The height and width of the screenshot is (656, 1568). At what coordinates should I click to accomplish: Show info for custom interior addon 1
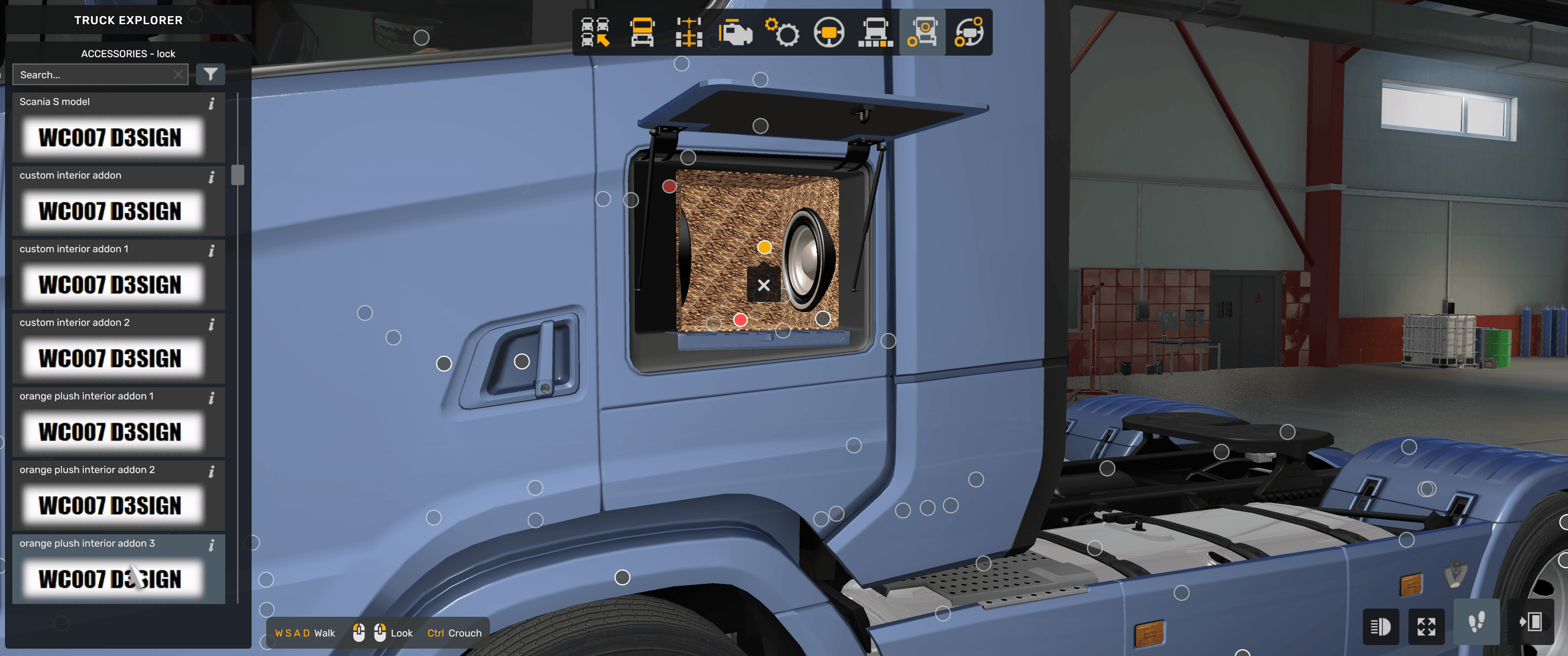[x=211, y=250]
